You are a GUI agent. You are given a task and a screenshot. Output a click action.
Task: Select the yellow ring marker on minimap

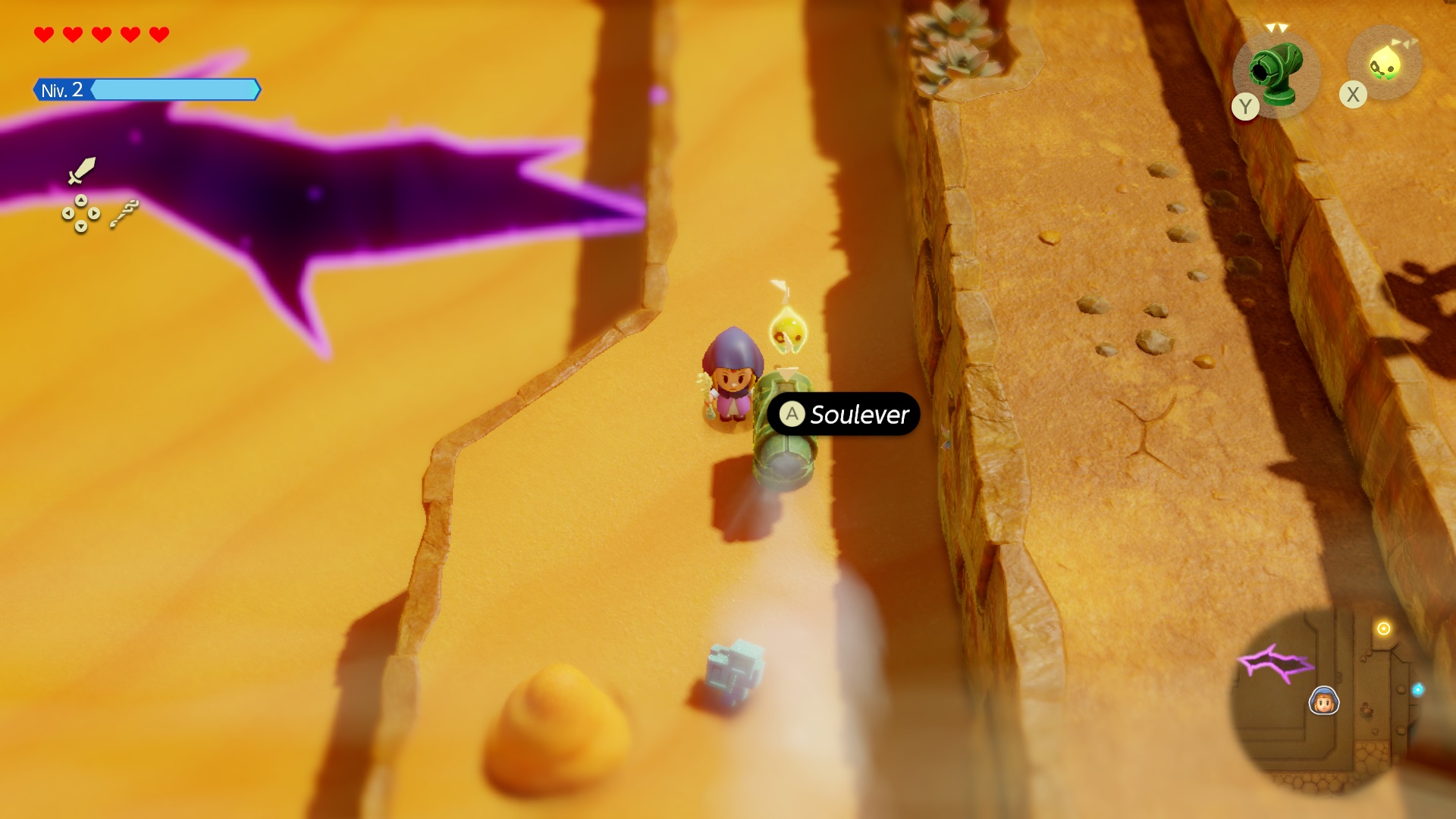tap(1384, 629)
